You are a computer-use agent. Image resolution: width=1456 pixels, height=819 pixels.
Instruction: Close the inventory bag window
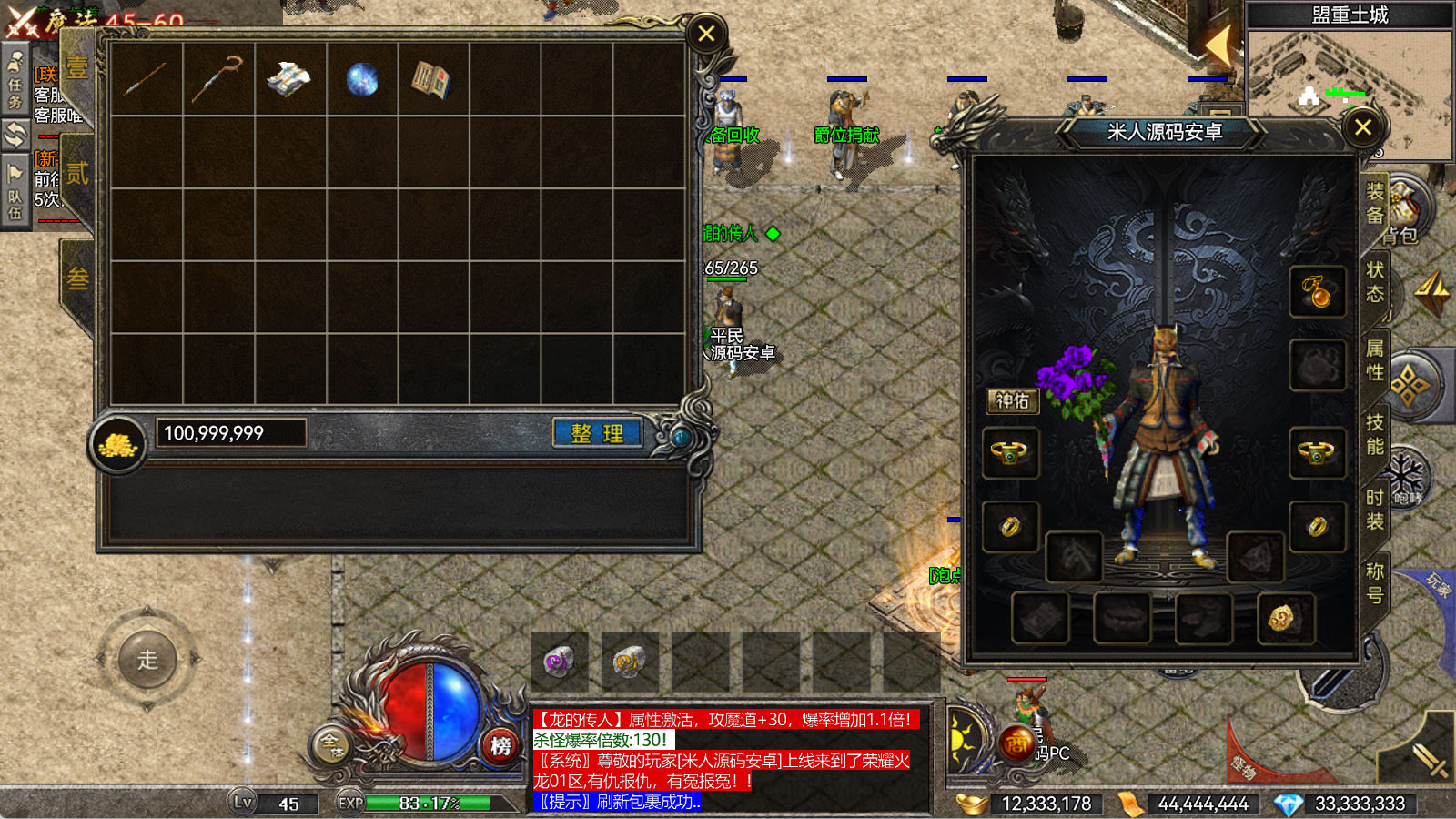tap(706, 35)
